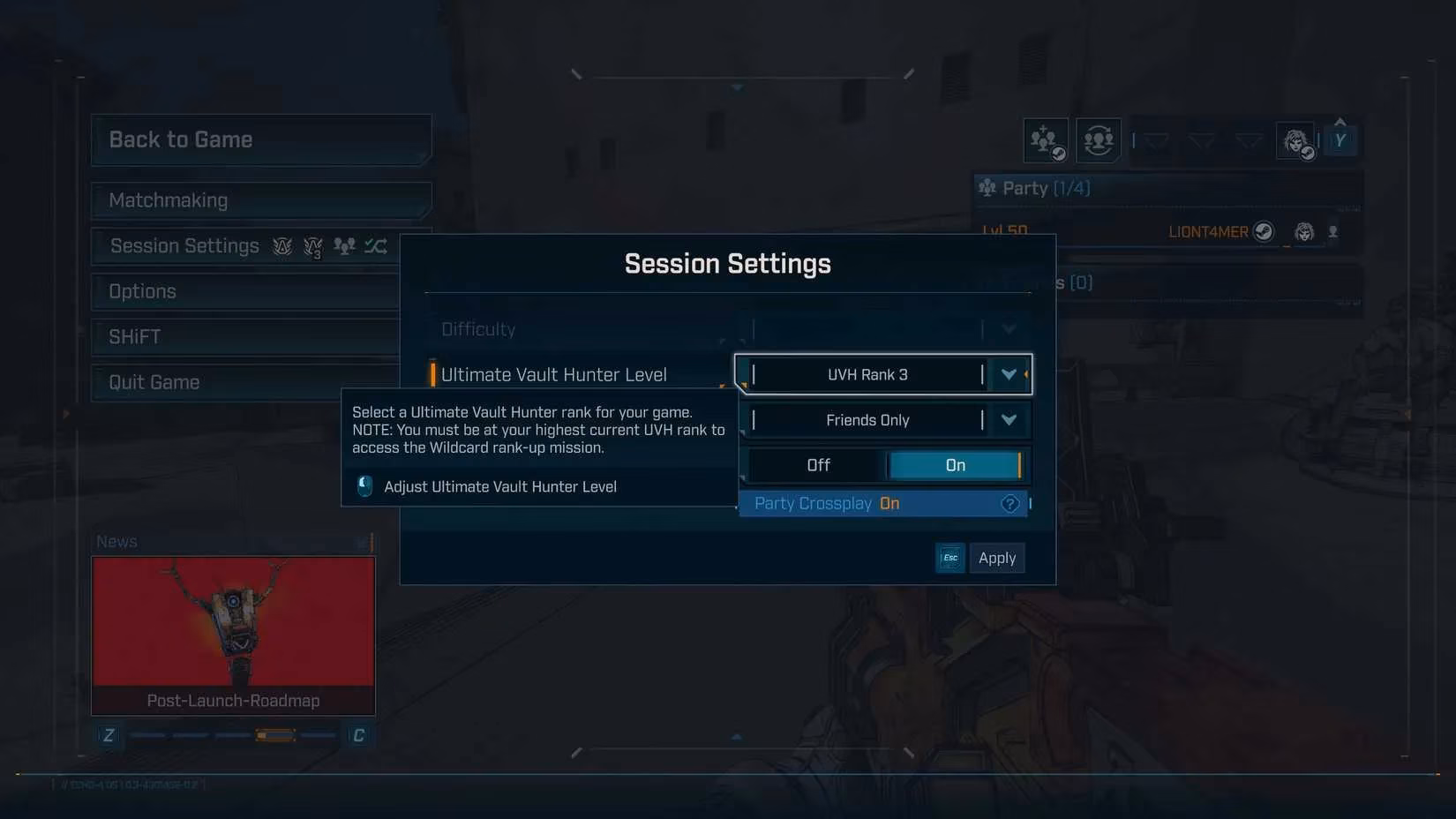This screenshot has width=1456, height=819.
Task: Select the highlighted Party Crossplay On row
Action: 882,503
